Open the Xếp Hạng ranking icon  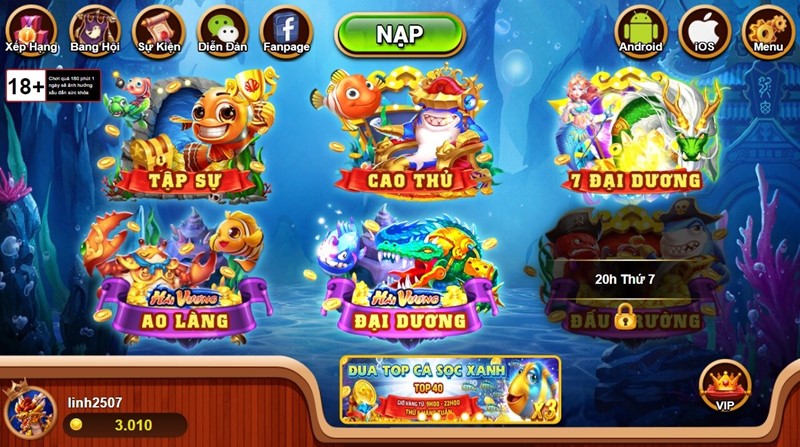tap(29, 28)
